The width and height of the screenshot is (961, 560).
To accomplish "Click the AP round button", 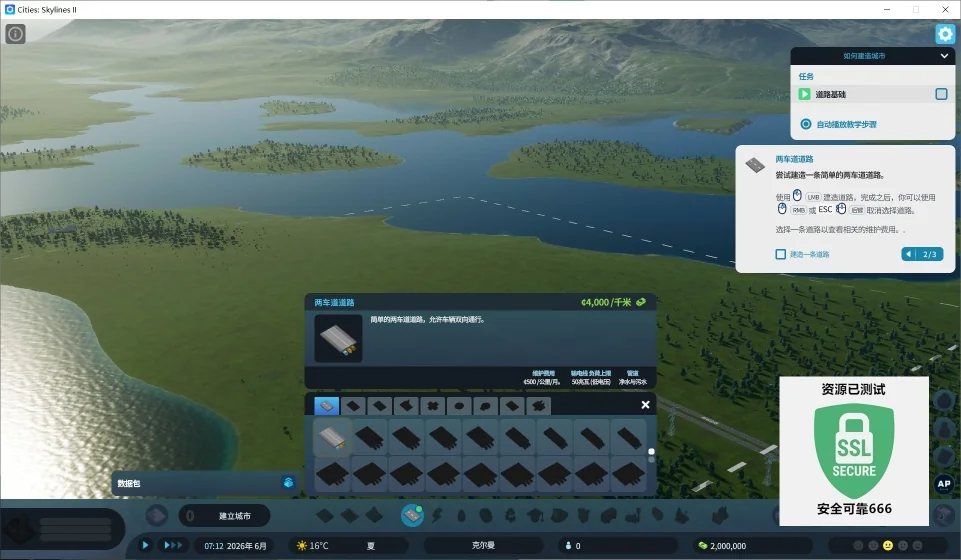I will pos(942,484).
